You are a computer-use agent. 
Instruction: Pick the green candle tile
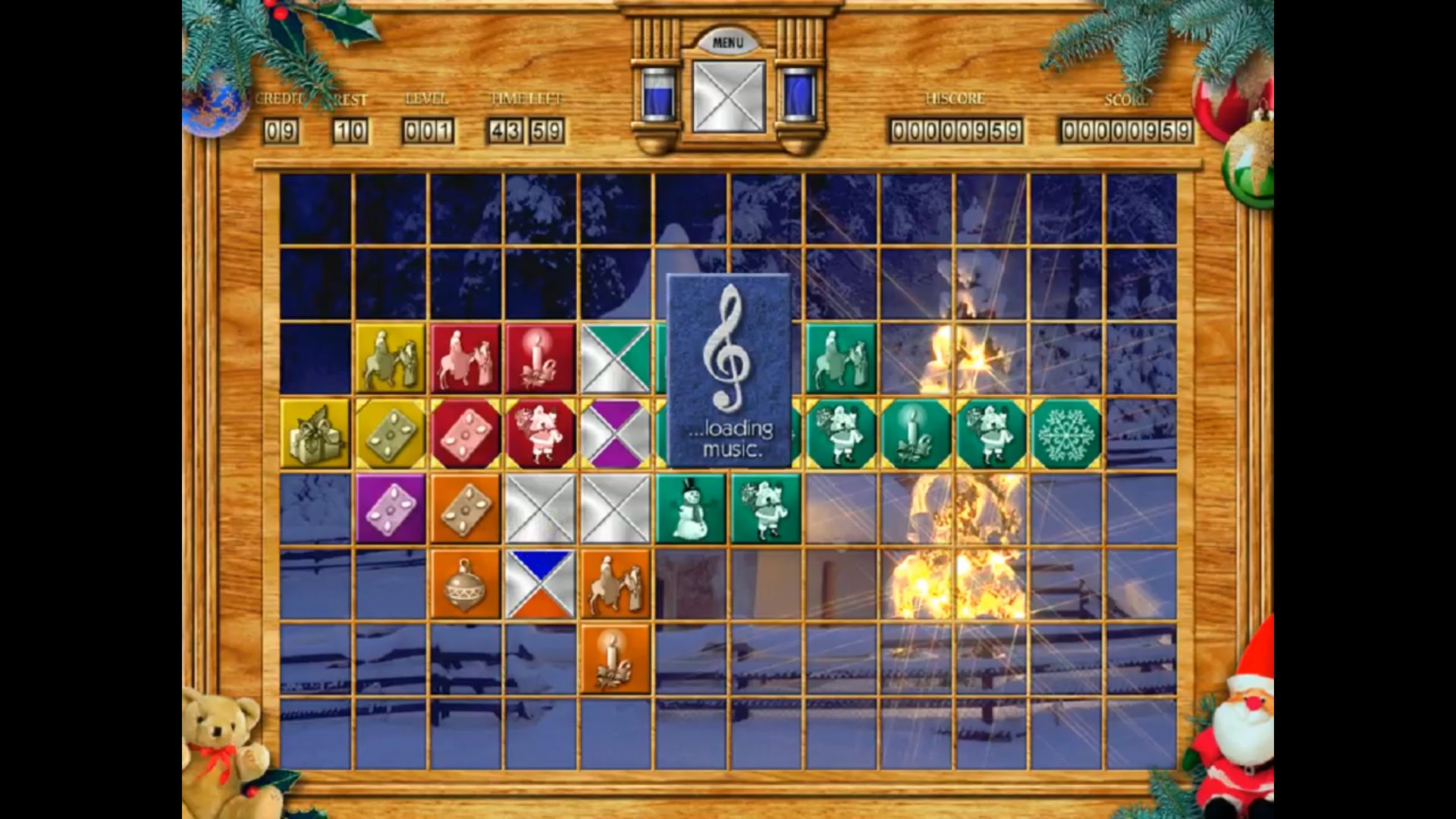[915, 434]
